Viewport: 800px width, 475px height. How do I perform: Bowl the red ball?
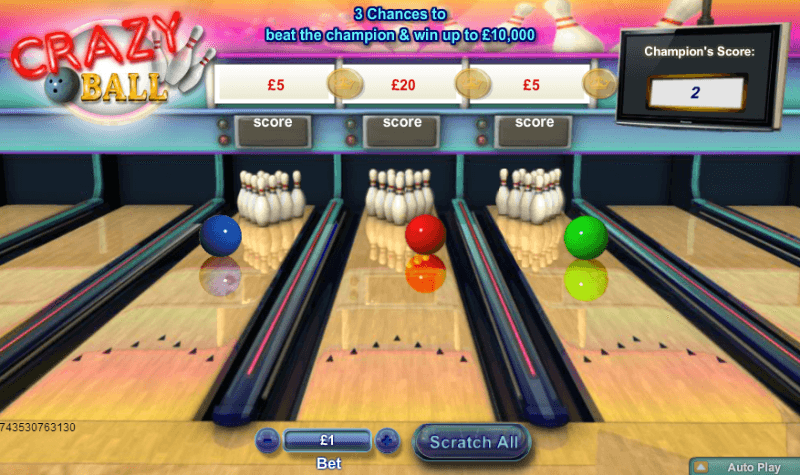425,234
